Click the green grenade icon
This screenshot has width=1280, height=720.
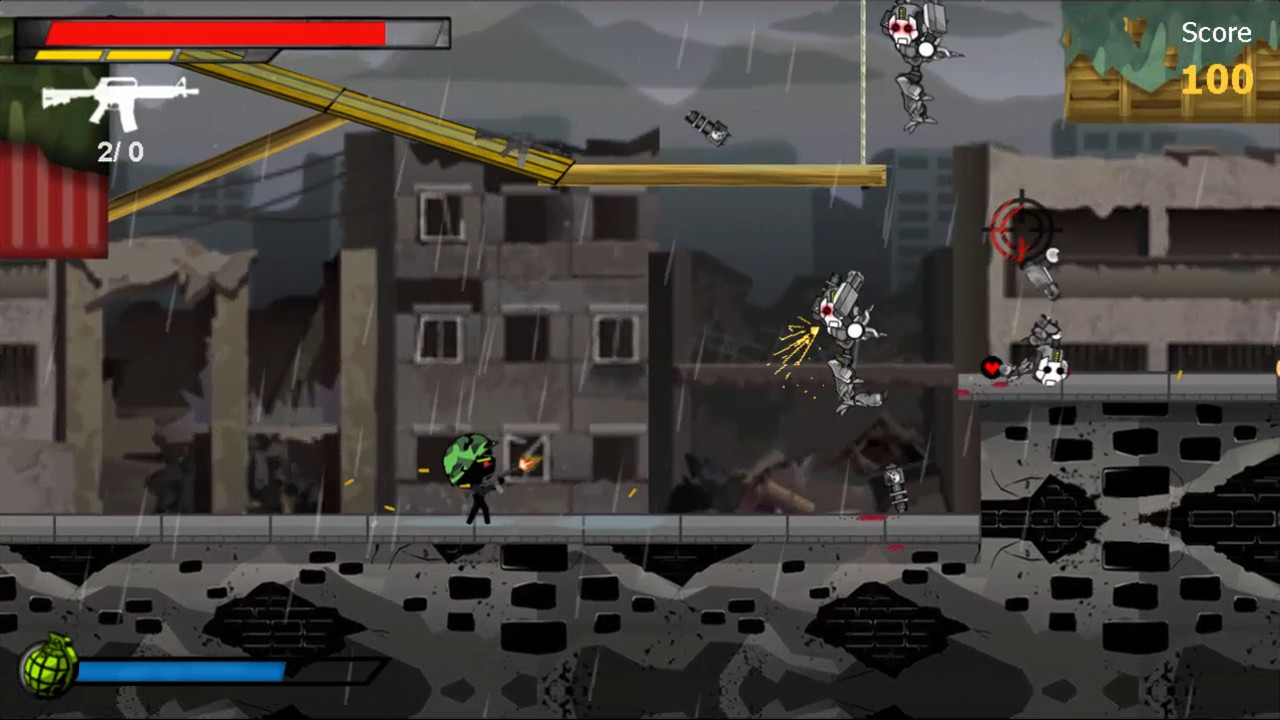coord(45,665)
